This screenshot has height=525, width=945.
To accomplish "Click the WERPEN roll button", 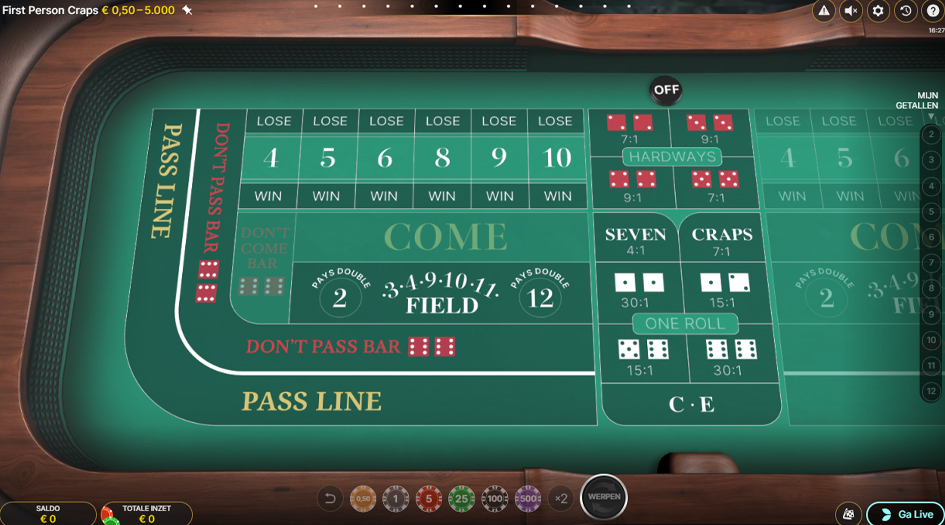I will [604, 497].
